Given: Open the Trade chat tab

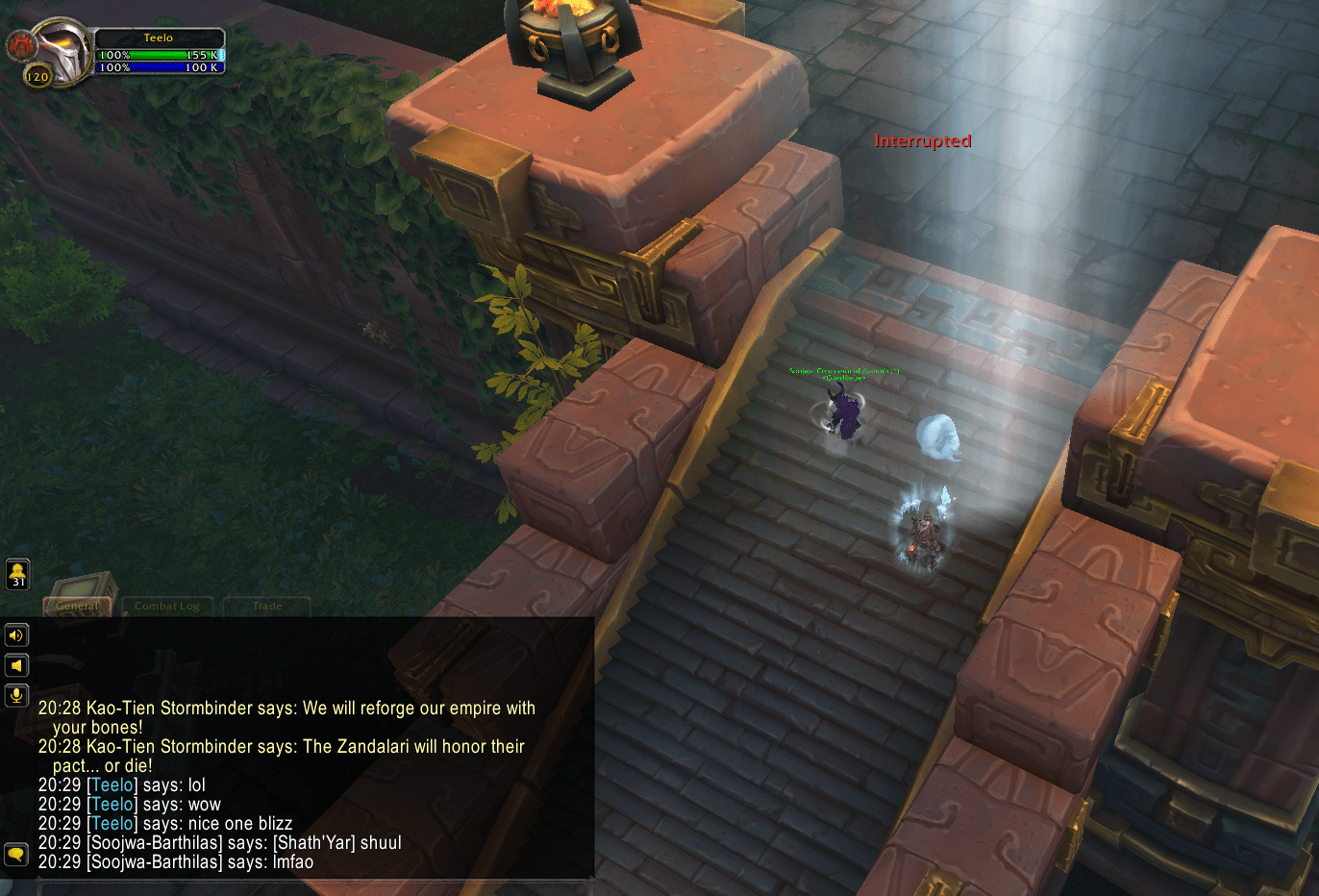Looking at the screenshot, I should [x=266, y=606].
